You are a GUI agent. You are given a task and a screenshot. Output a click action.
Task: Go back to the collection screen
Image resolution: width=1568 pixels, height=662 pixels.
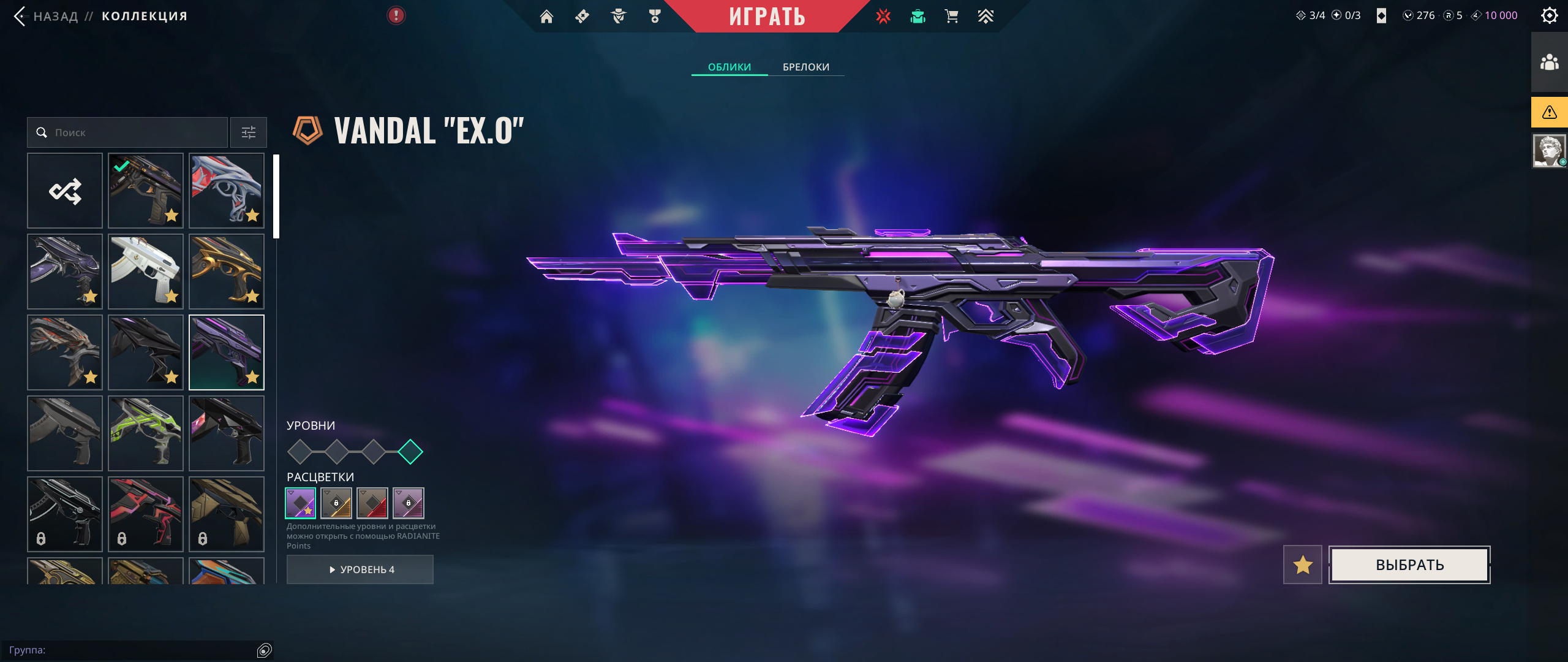(49, 16)
